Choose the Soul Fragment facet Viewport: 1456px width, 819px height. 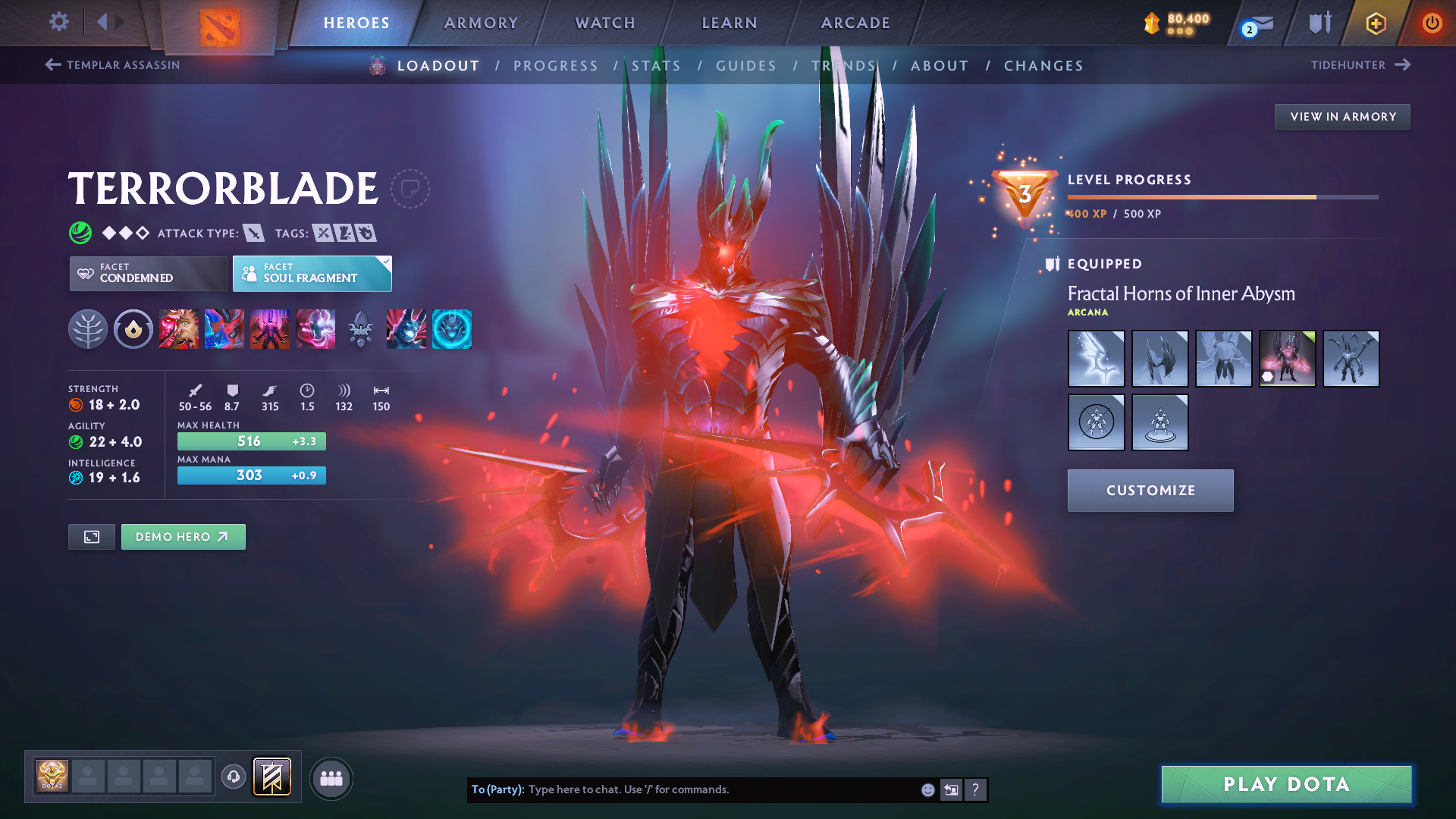click(x=312, y=273)
